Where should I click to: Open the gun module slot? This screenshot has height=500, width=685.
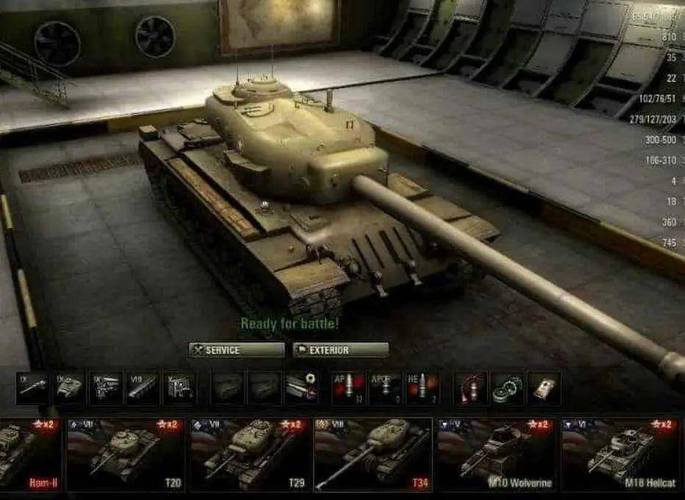pyautogui.click(x=33, y=388)
